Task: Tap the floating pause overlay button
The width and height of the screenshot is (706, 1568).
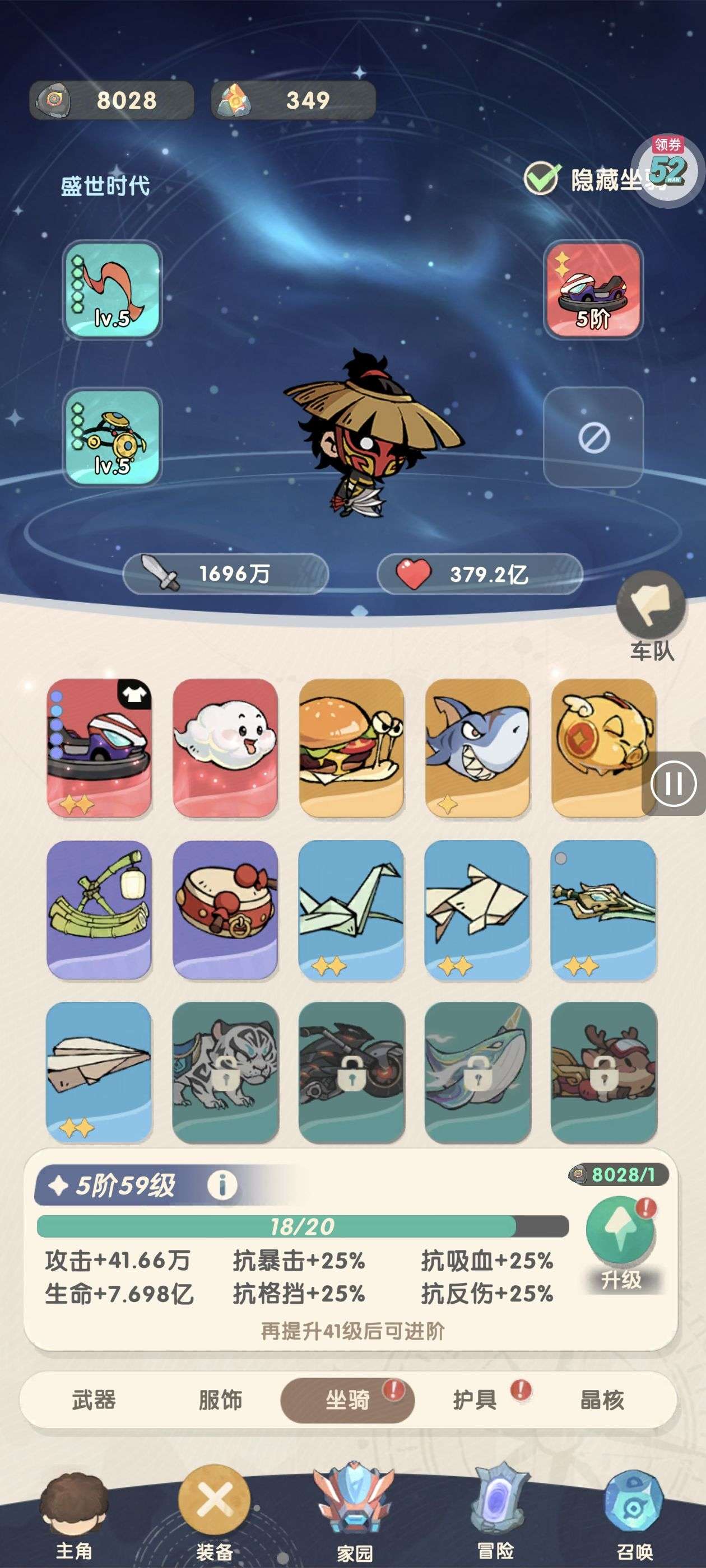Action: pyautogui.click(x=673, y=783)
